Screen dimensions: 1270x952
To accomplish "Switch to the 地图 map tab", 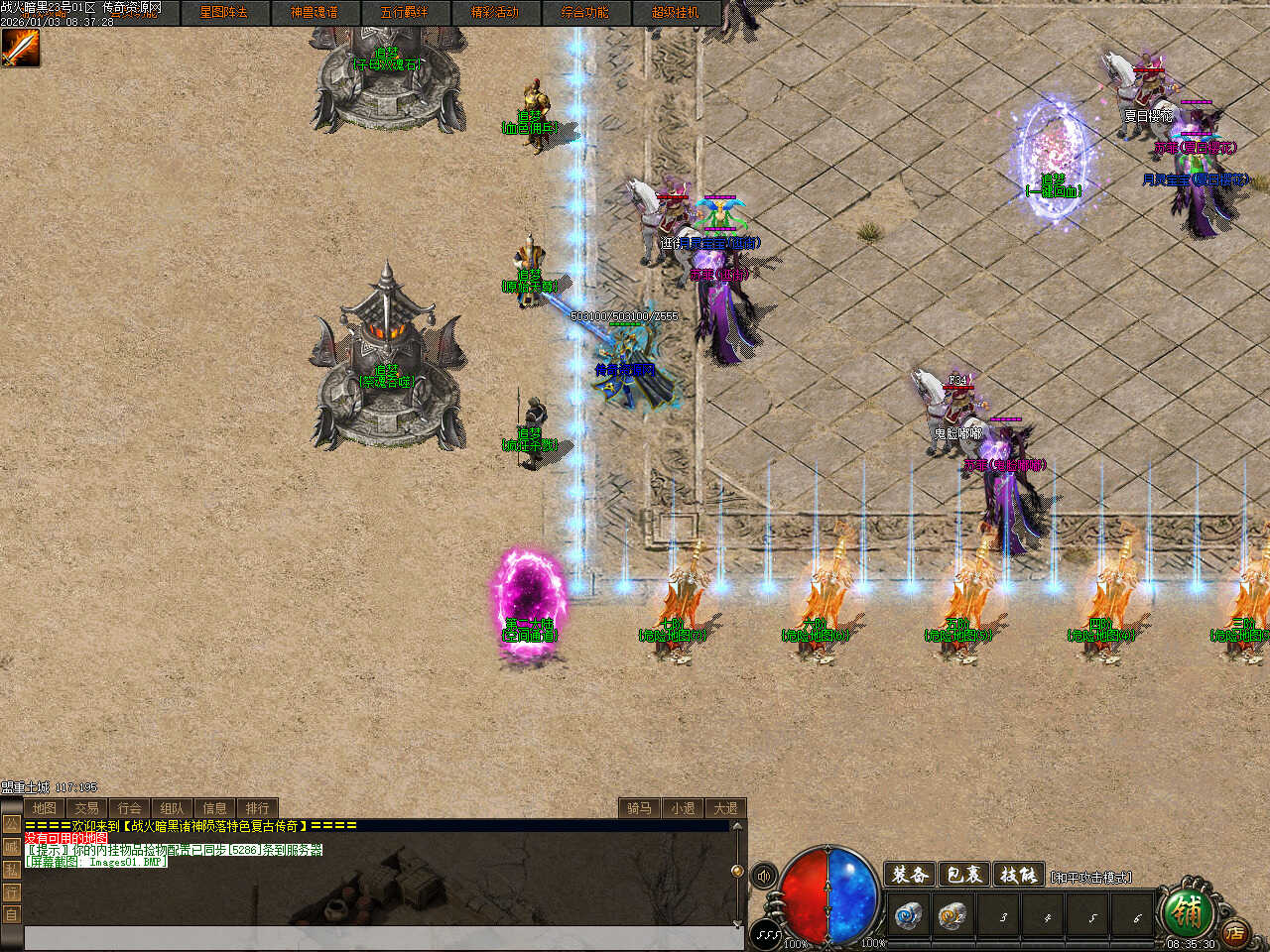I will tap(44, 808).
